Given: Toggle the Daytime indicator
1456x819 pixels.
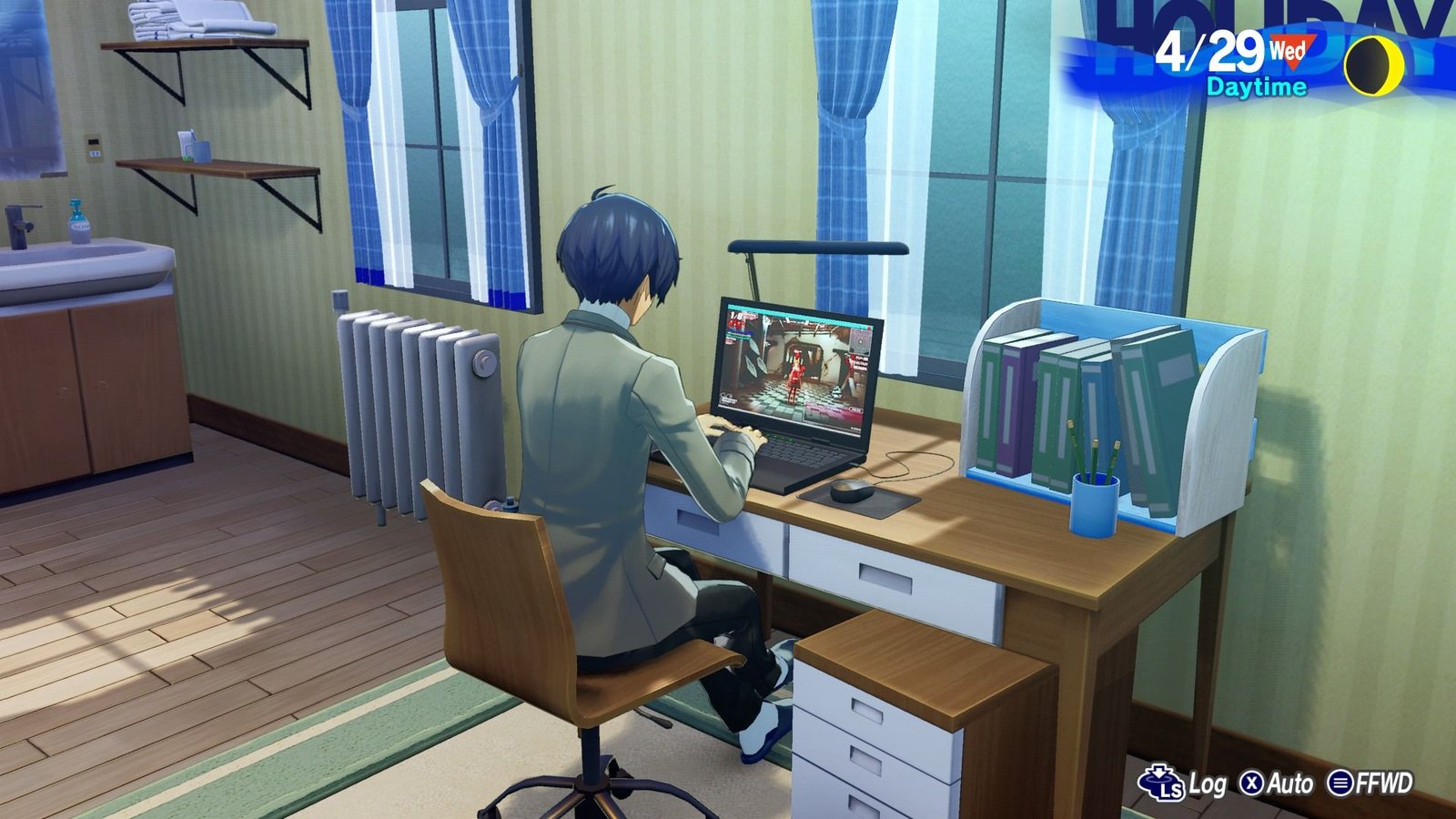Looking at the screenshot, I should click(x=1255, y=88).
